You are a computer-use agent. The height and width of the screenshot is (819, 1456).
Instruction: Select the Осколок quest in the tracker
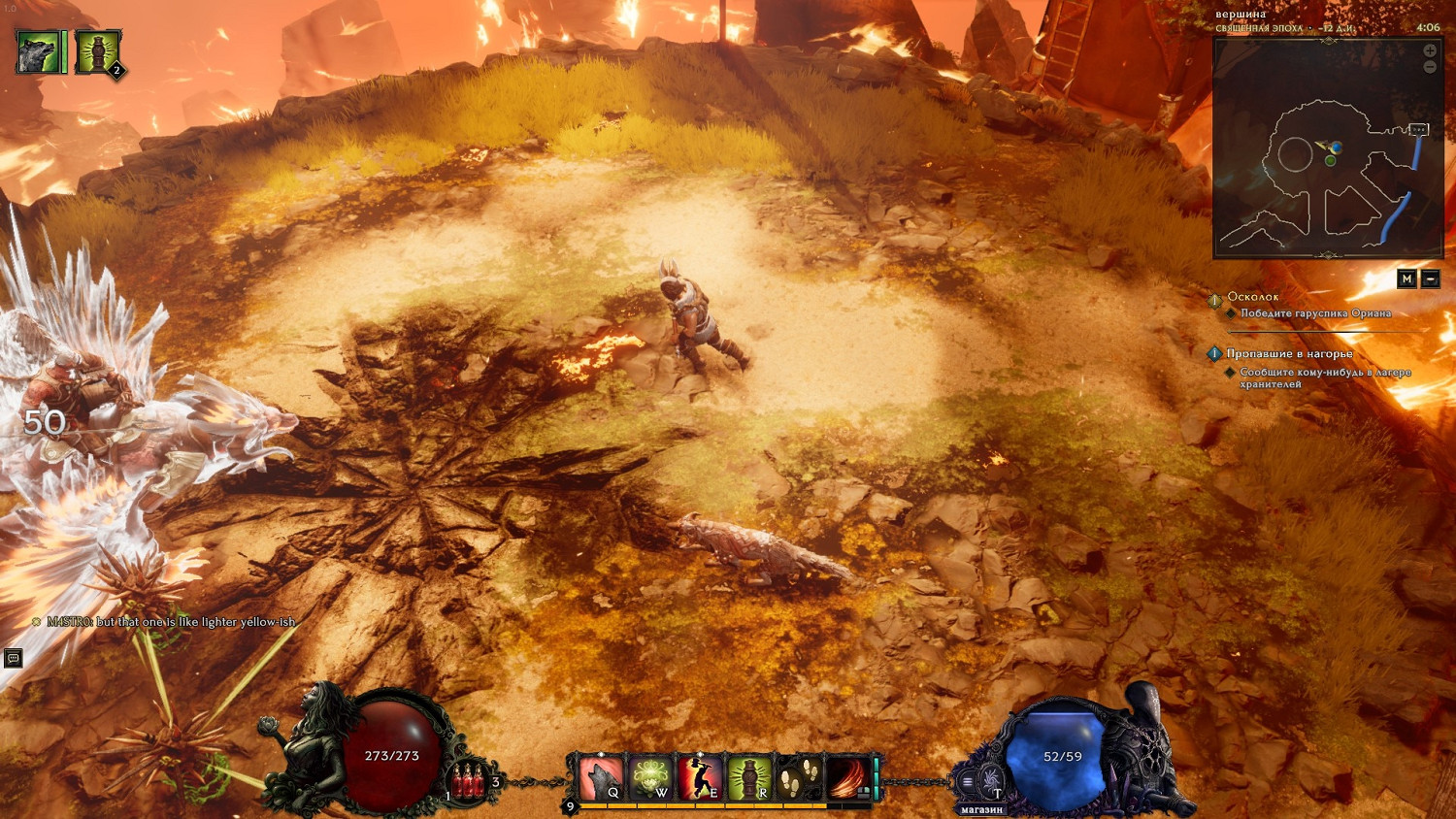pyautogui.click(x=1252, y=297)
